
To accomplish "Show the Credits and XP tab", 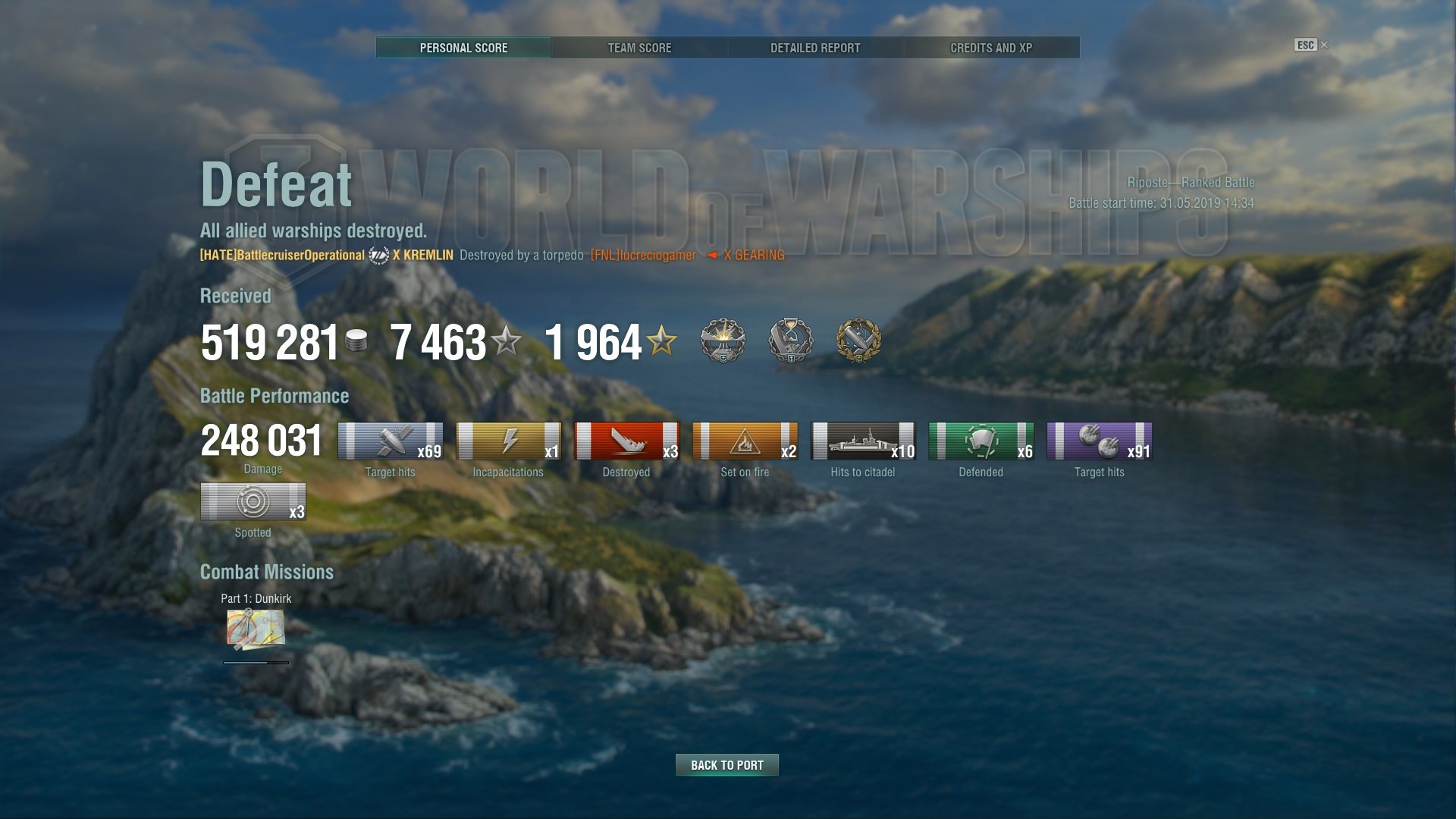I will pyautogui.click(x=991, y=48).
